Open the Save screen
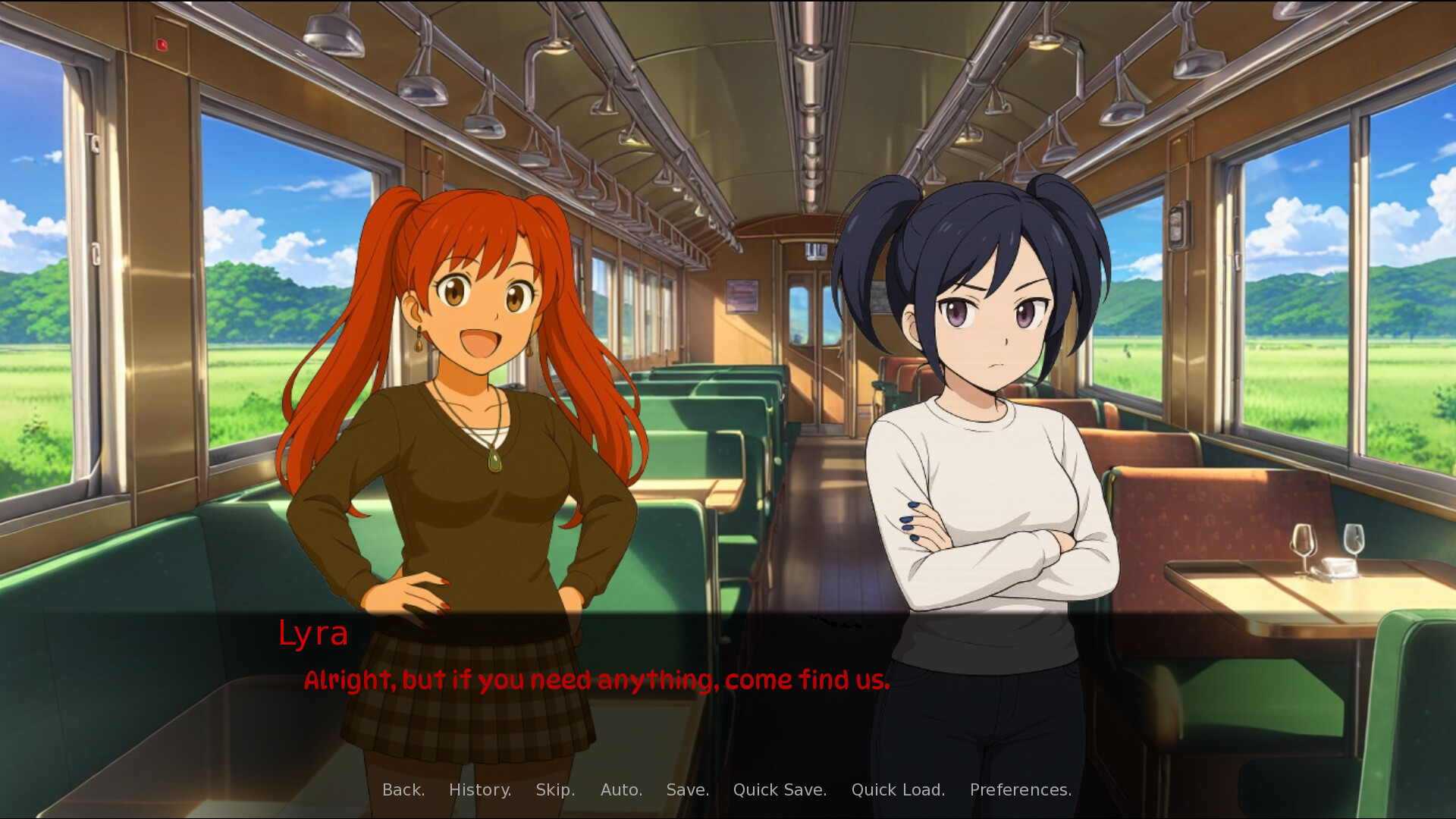 coord(687,789)
